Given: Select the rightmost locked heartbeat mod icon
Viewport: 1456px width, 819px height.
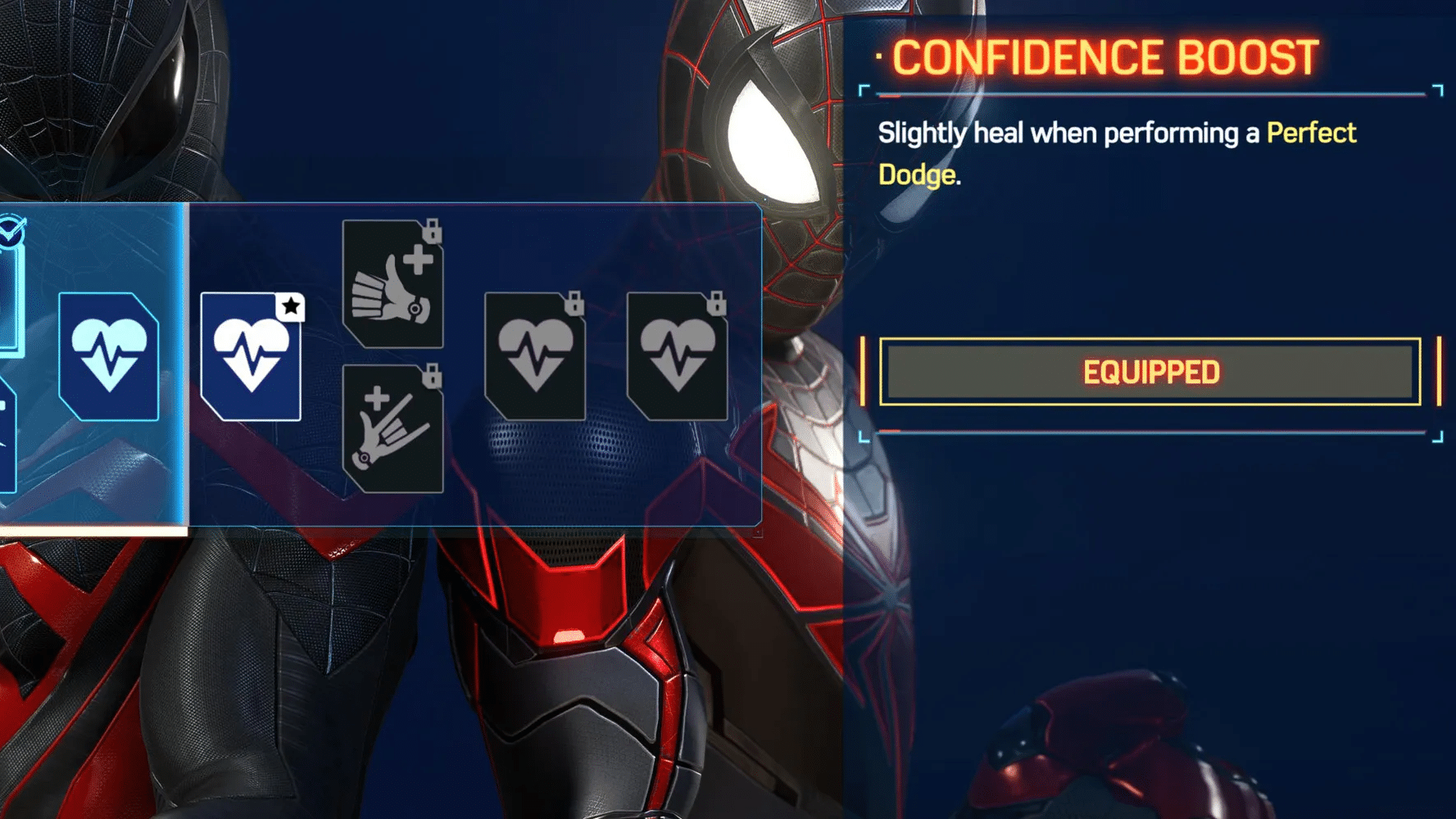Looking at the screenshot, I should pos(678,356).
